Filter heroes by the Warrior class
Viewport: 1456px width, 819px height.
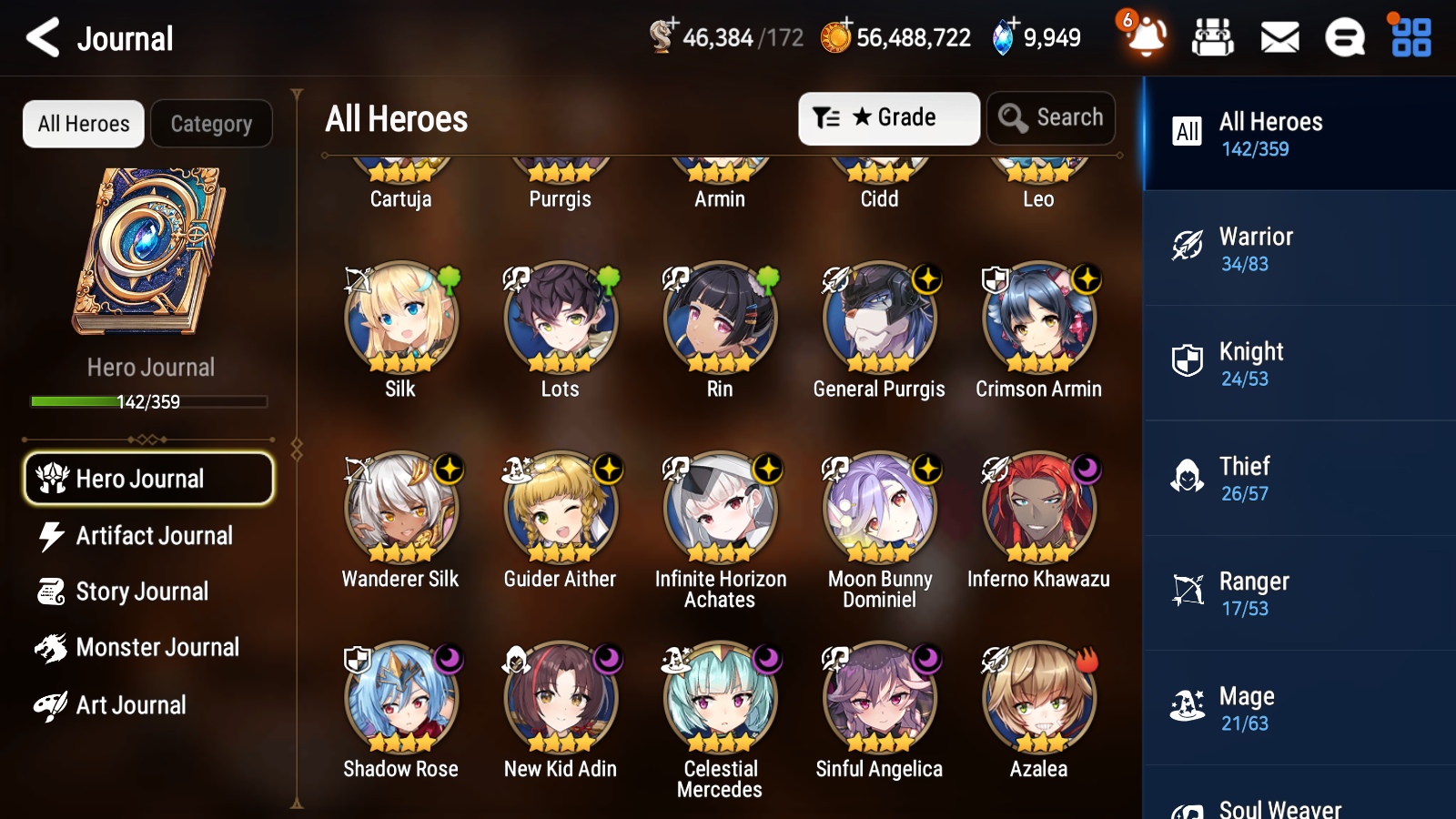point(1299,249)
